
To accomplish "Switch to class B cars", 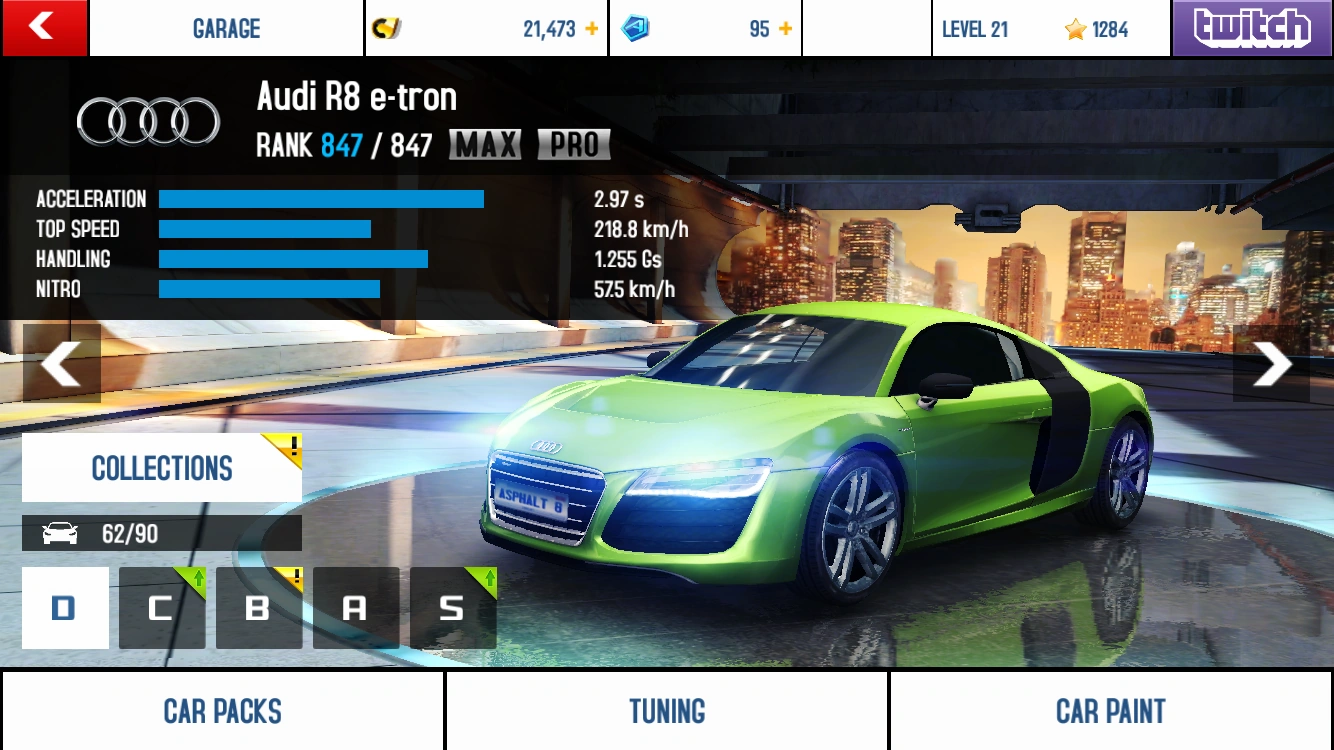I will point(259,608).
